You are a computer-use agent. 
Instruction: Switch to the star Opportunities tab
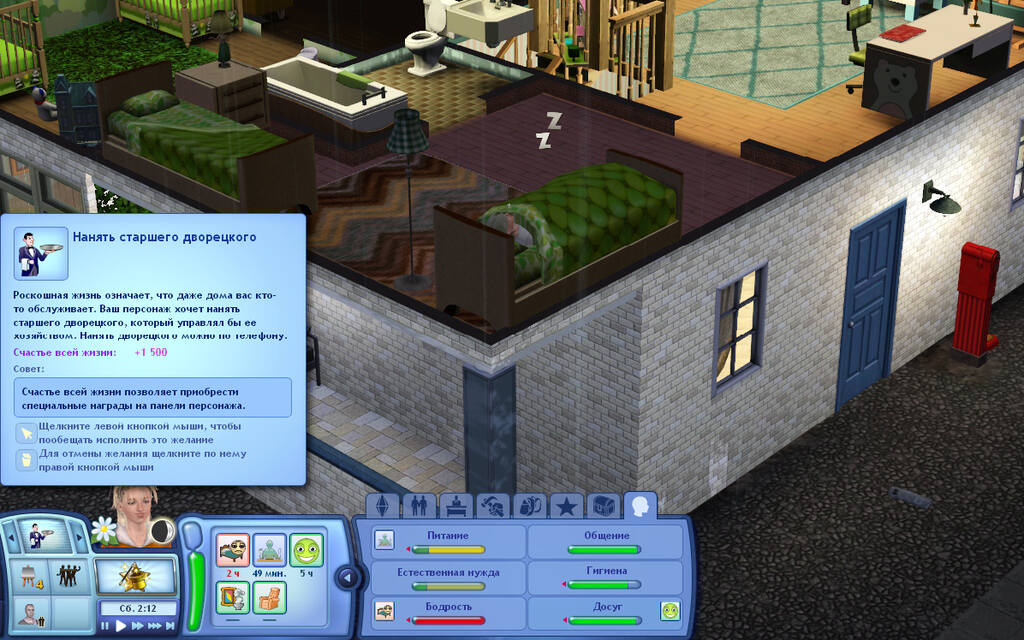565,506
